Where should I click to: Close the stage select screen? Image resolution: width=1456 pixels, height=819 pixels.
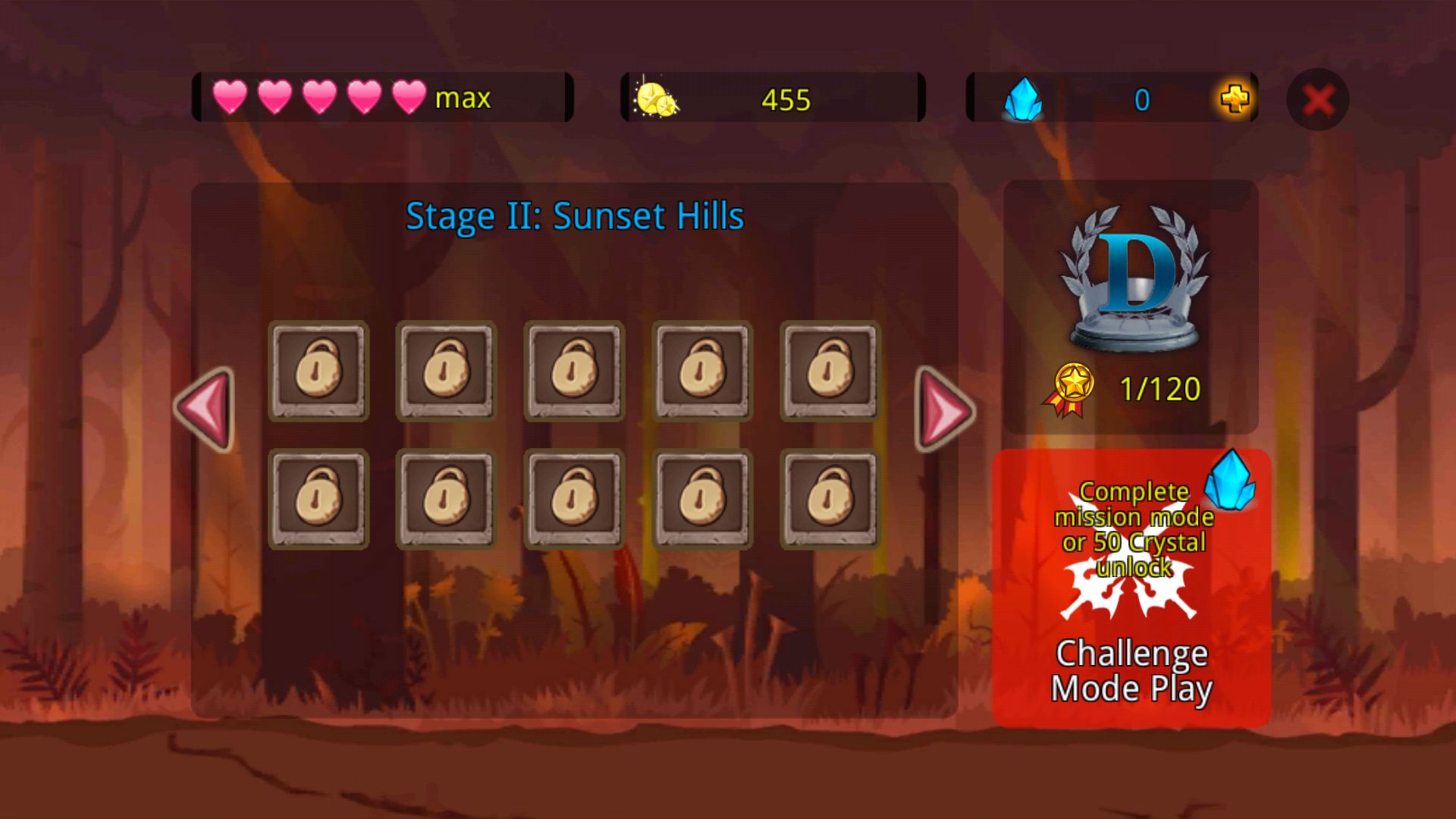[x=1318, y=99]
